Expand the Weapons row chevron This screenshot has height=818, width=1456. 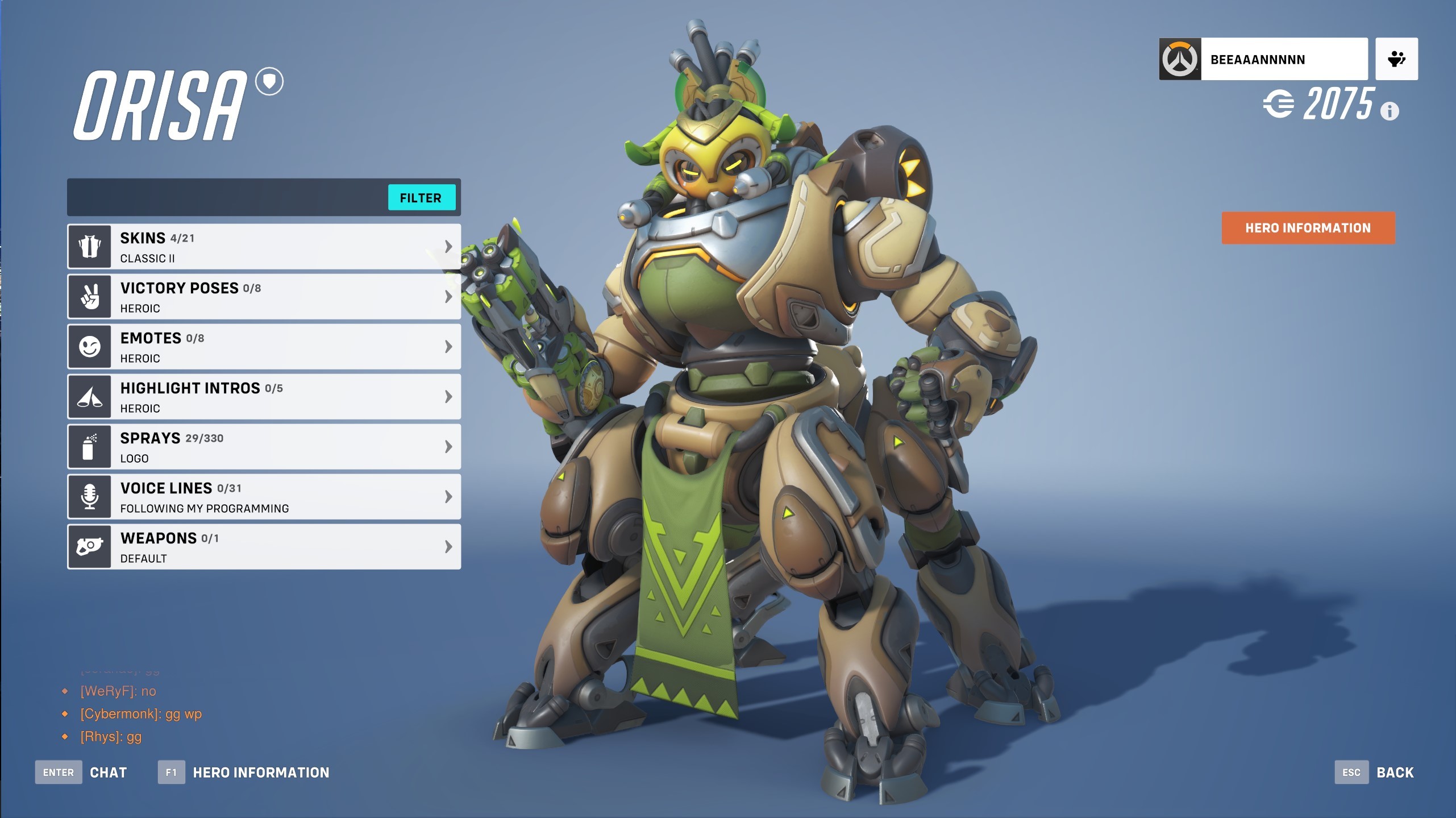[x=448, y=546]
